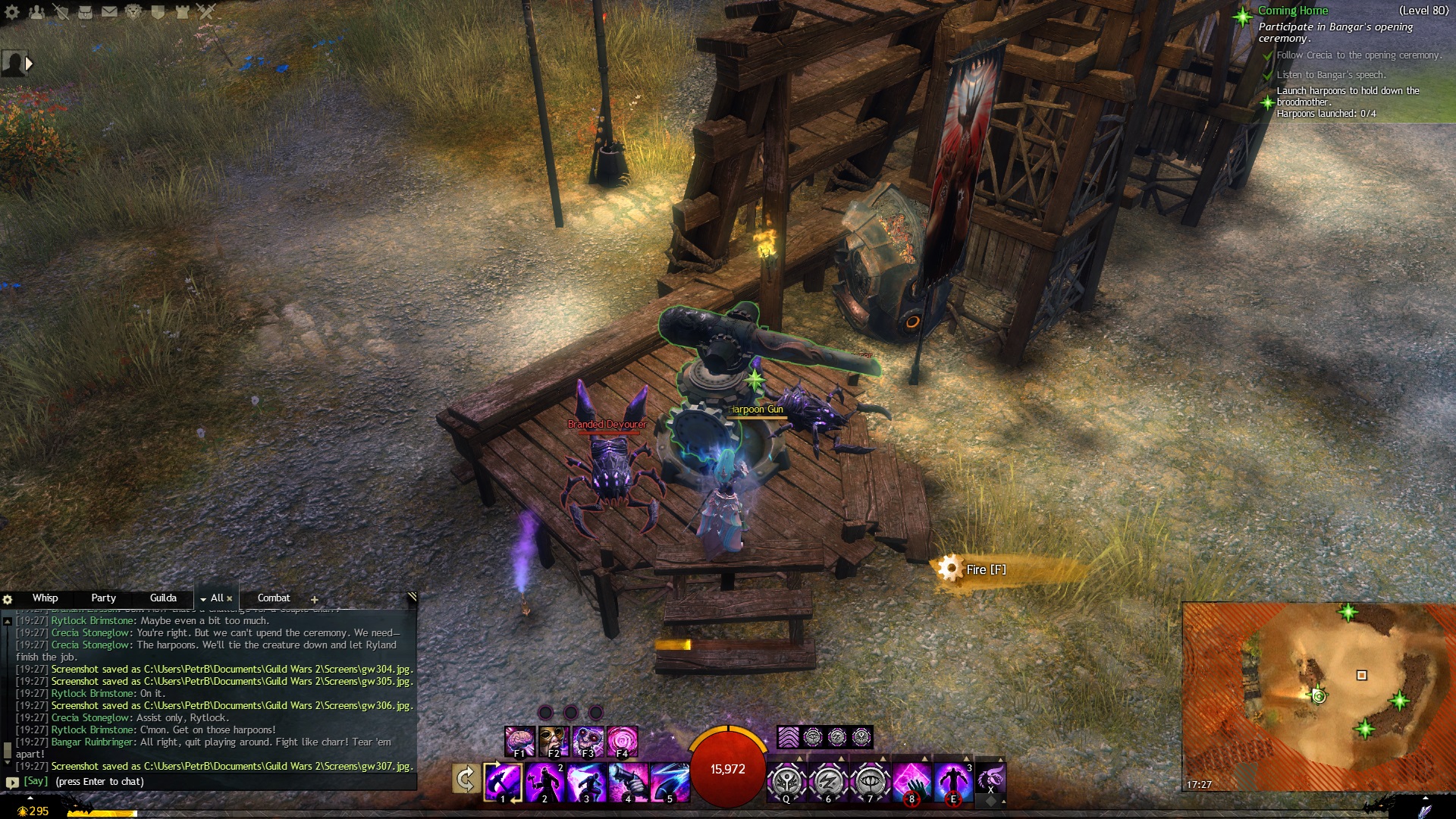Select the Coming Home objective tracker
Image resolution: width=1456 pixels, height=819 pixels.
(1293, 11)
